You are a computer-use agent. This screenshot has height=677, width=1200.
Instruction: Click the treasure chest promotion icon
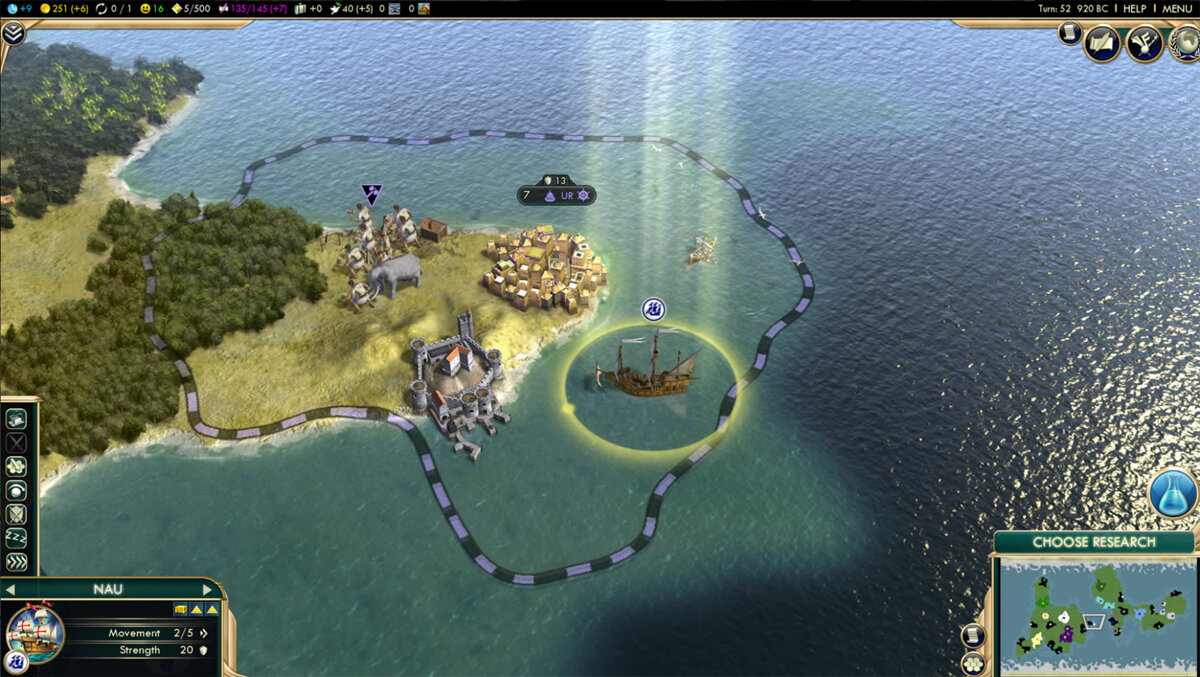tap(180, 609)
